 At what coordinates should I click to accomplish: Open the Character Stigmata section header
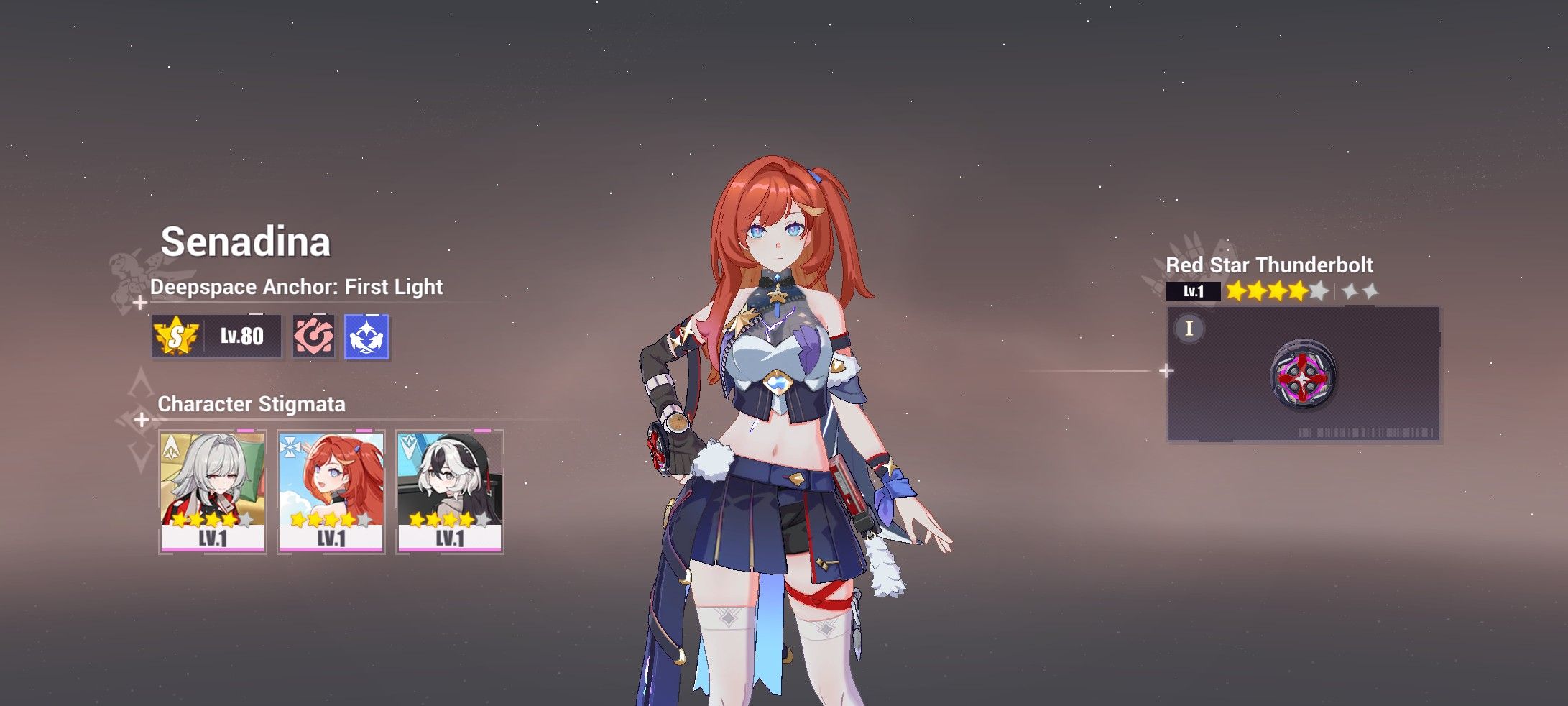point(251,405)
